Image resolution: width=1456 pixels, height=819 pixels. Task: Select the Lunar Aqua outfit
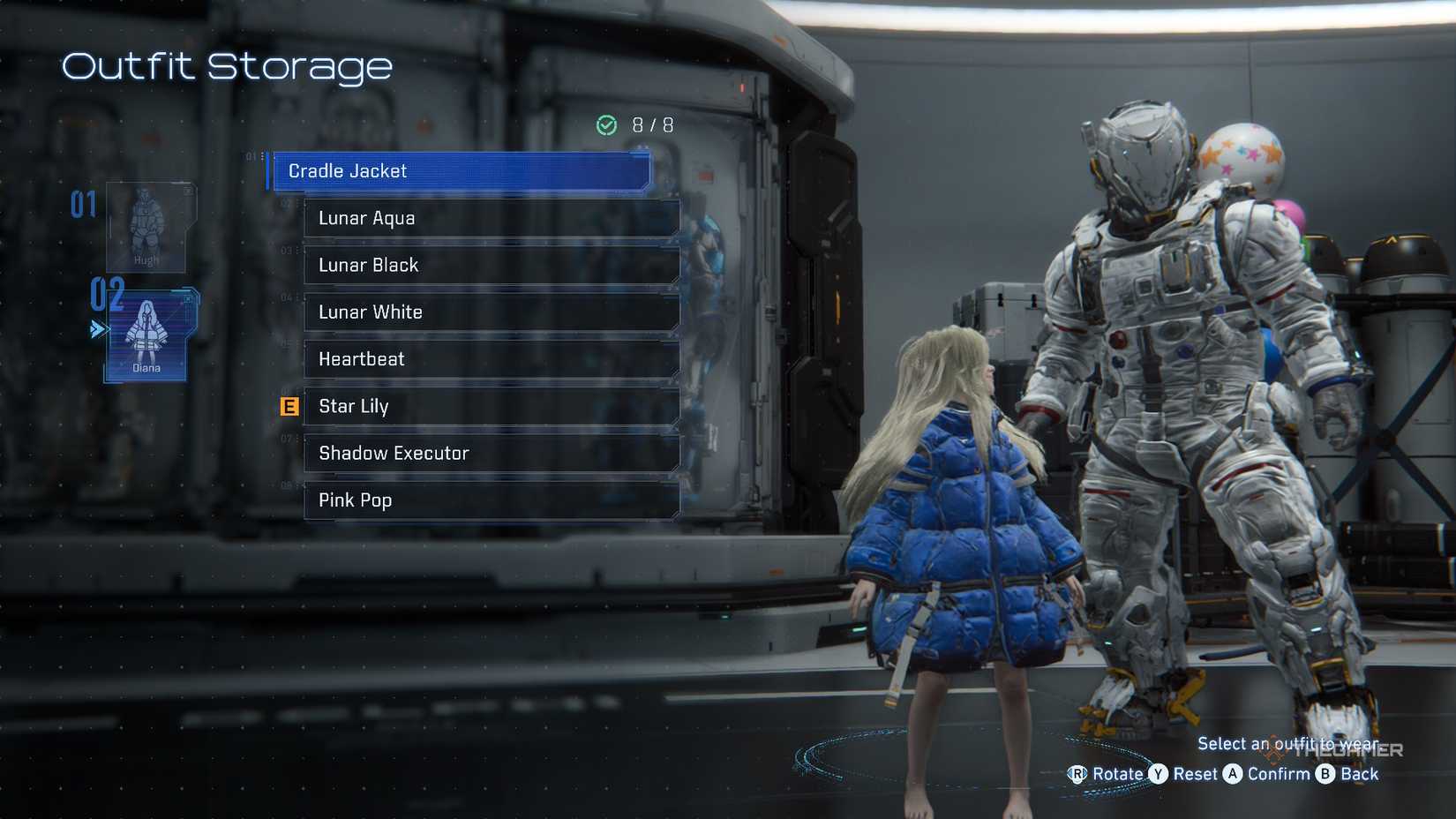[492, 218]
